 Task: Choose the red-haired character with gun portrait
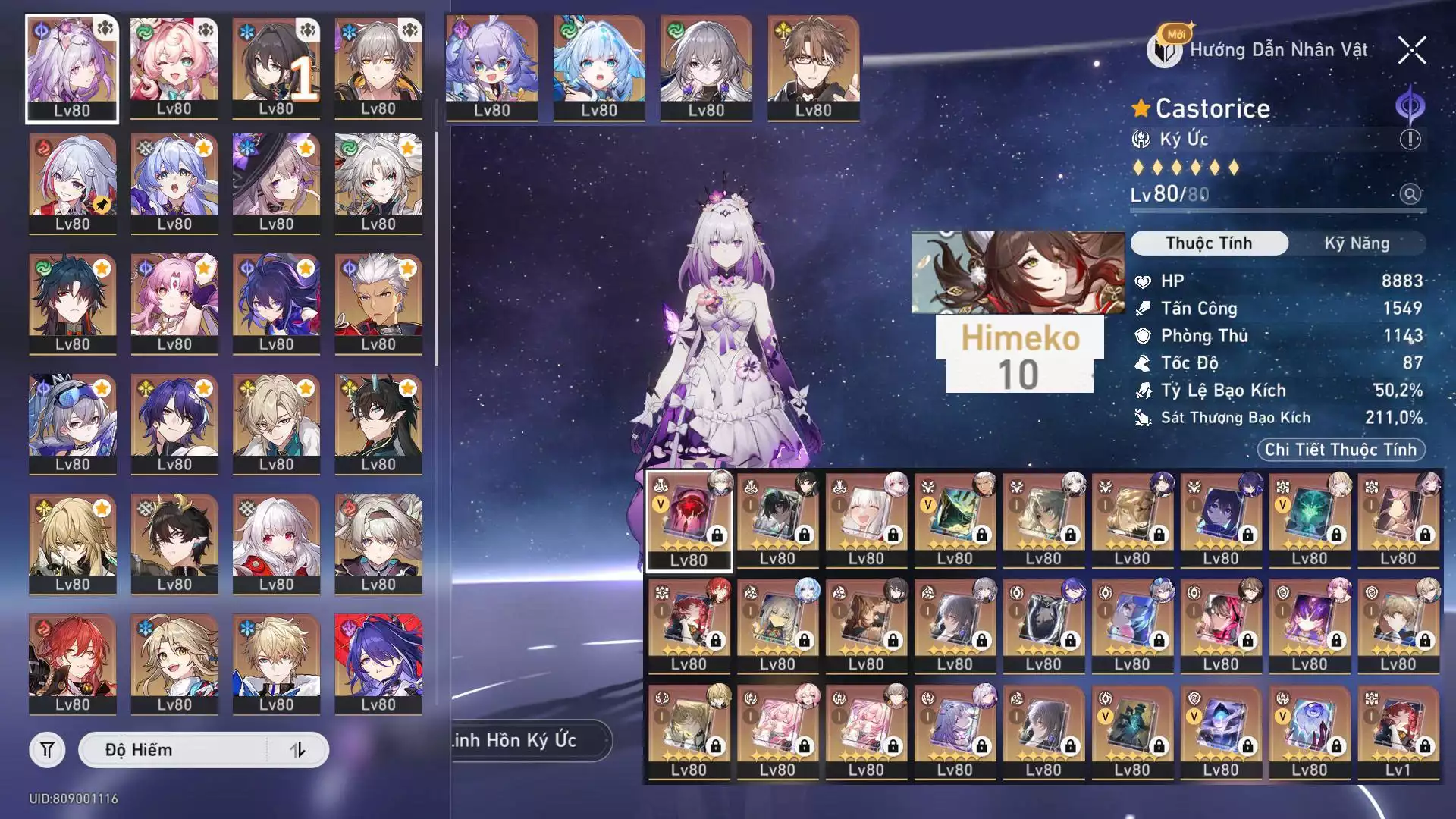click(x=72, y=664)
